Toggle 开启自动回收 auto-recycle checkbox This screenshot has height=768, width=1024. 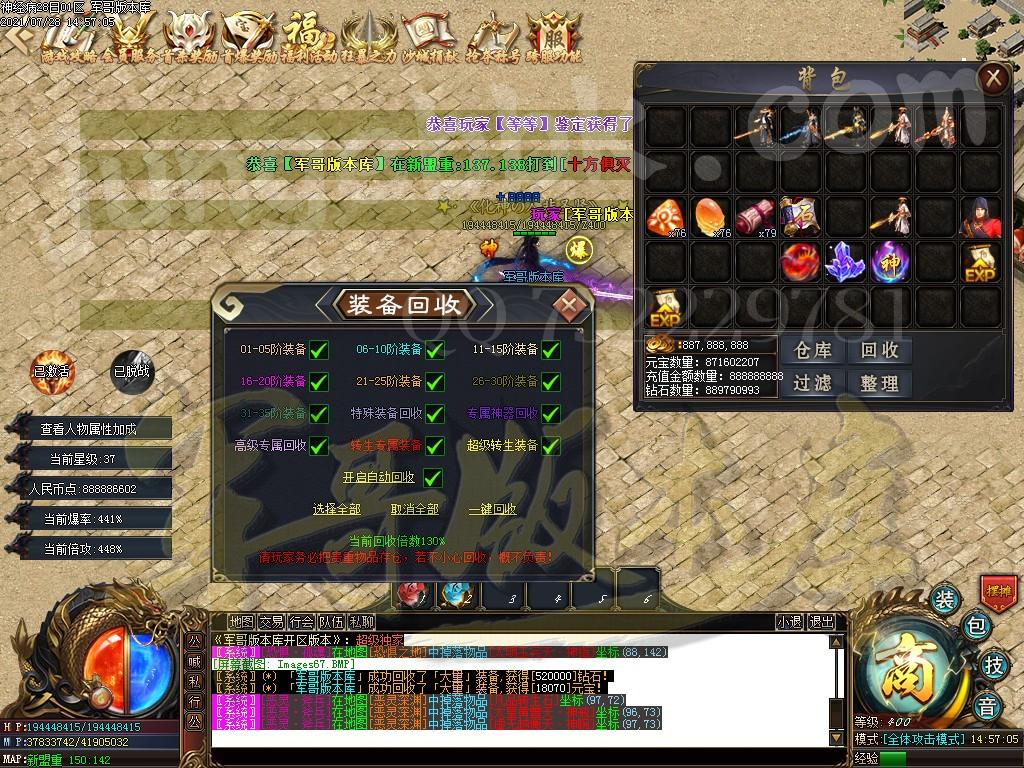[x=433, y=478]
